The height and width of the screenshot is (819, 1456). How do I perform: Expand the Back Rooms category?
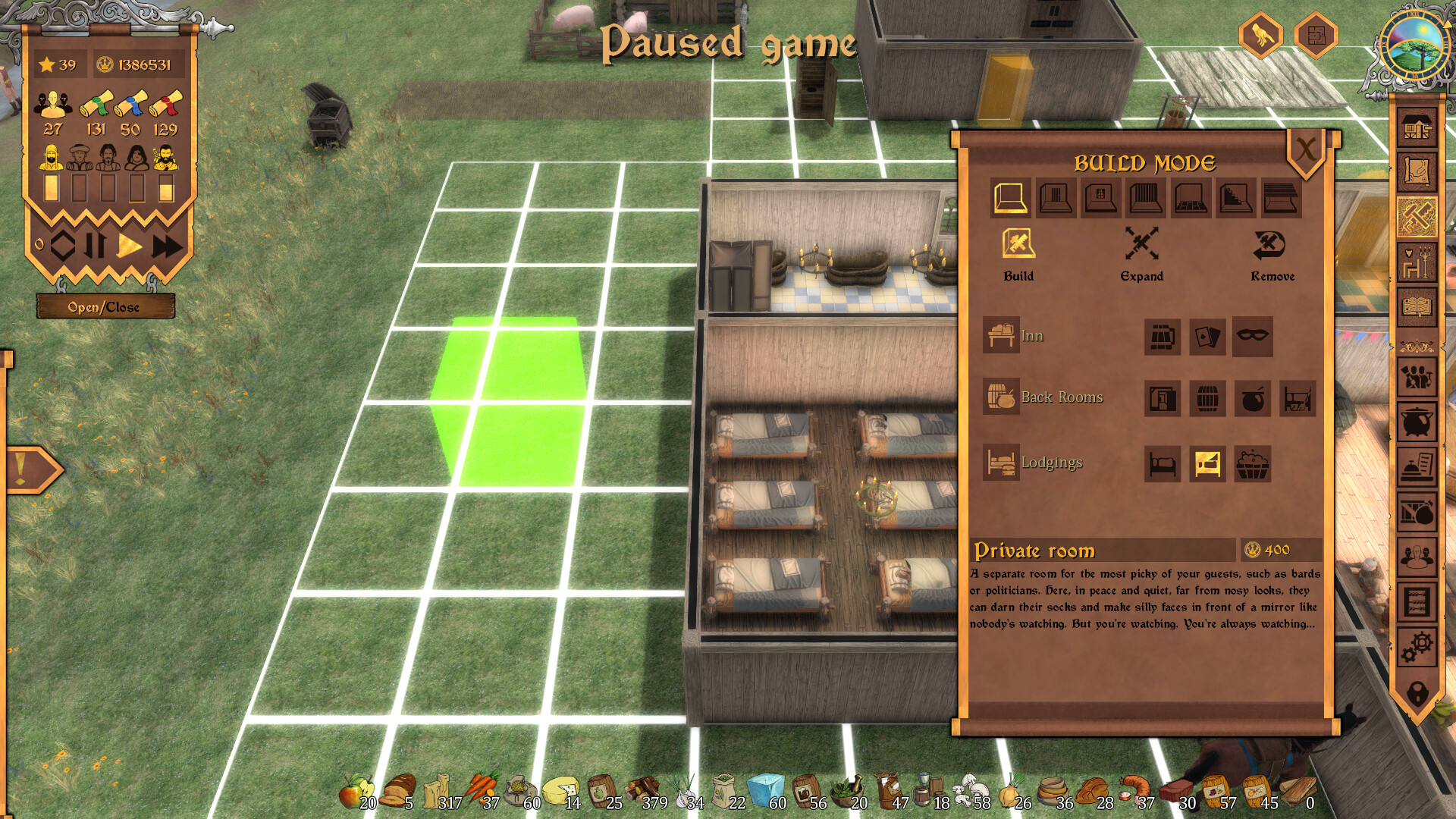1002,397
